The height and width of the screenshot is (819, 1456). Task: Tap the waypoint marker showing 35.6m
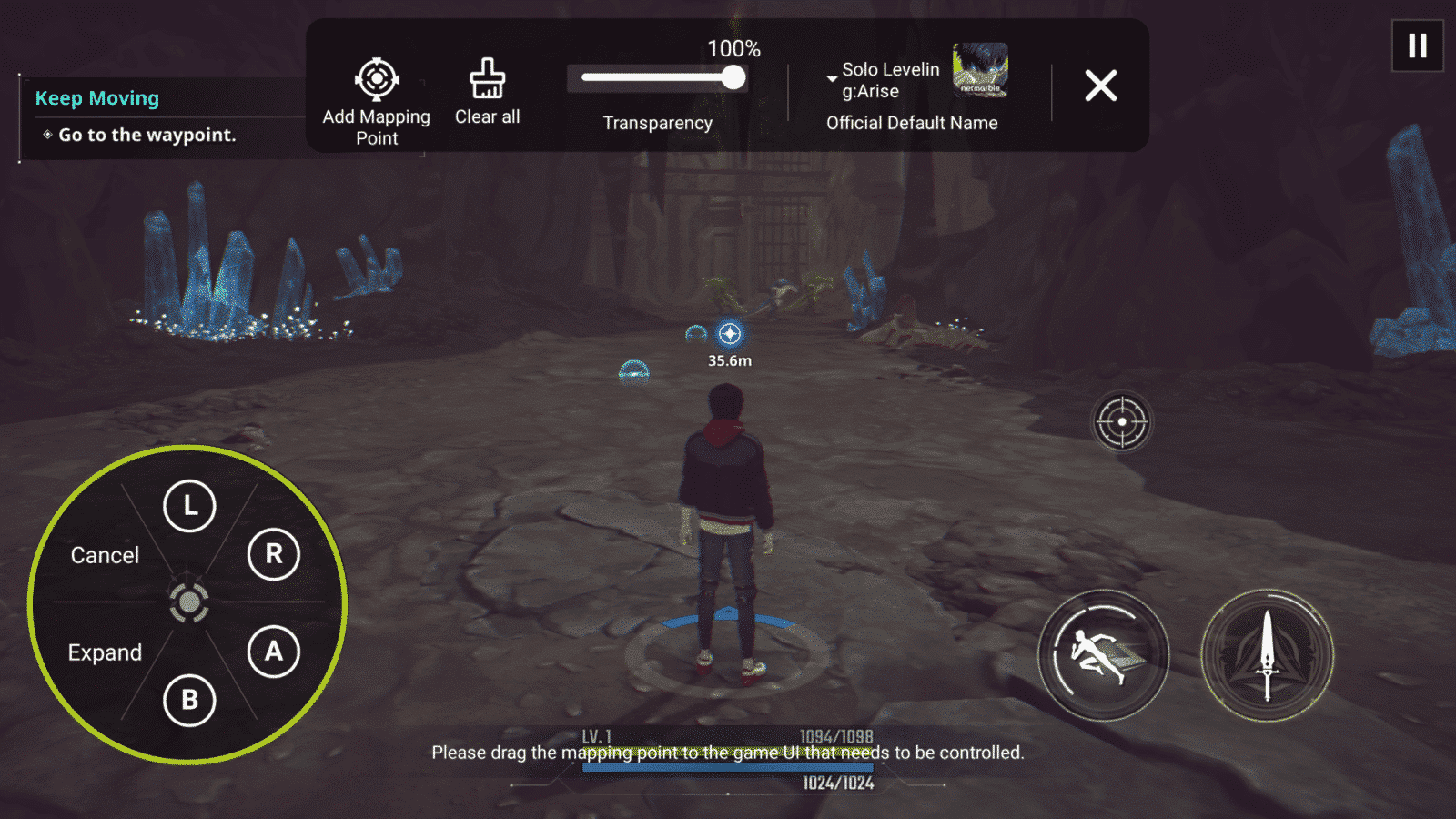[729, 335]
